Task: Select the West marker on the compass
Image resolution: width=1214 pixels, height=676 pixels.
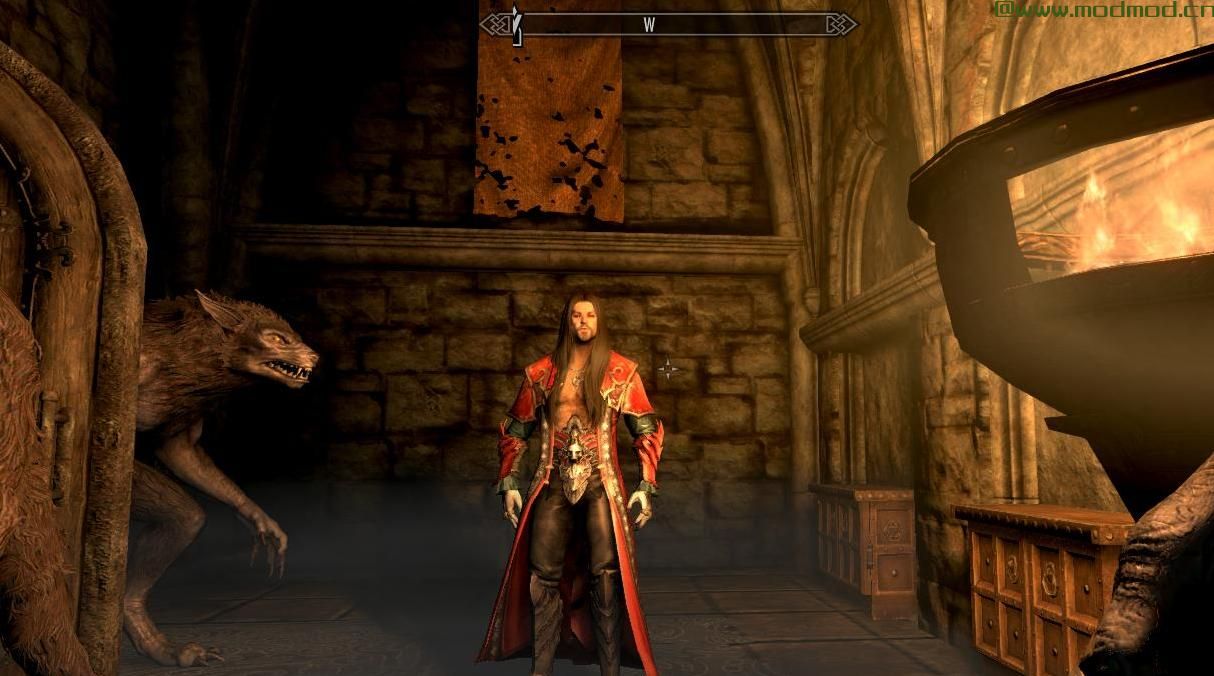Action: pos(649,26)
